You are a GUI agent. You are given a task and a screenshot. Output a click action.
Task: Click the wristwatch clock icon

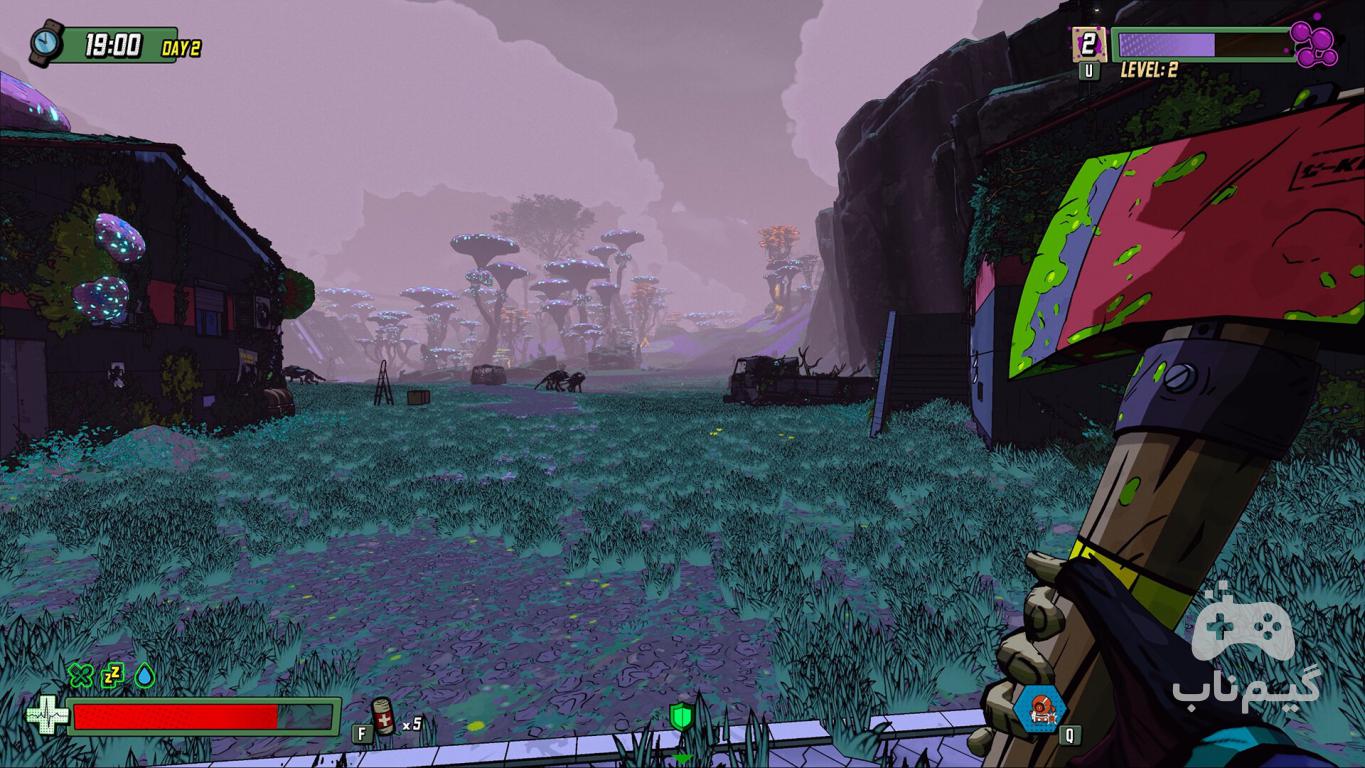coord(46,44)
